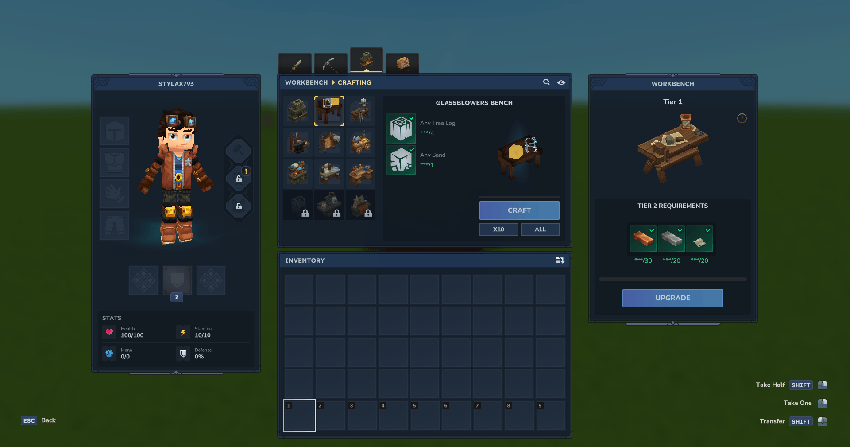
Task: Click the iron ingot requirement
Action: click(x=672, y=239)
